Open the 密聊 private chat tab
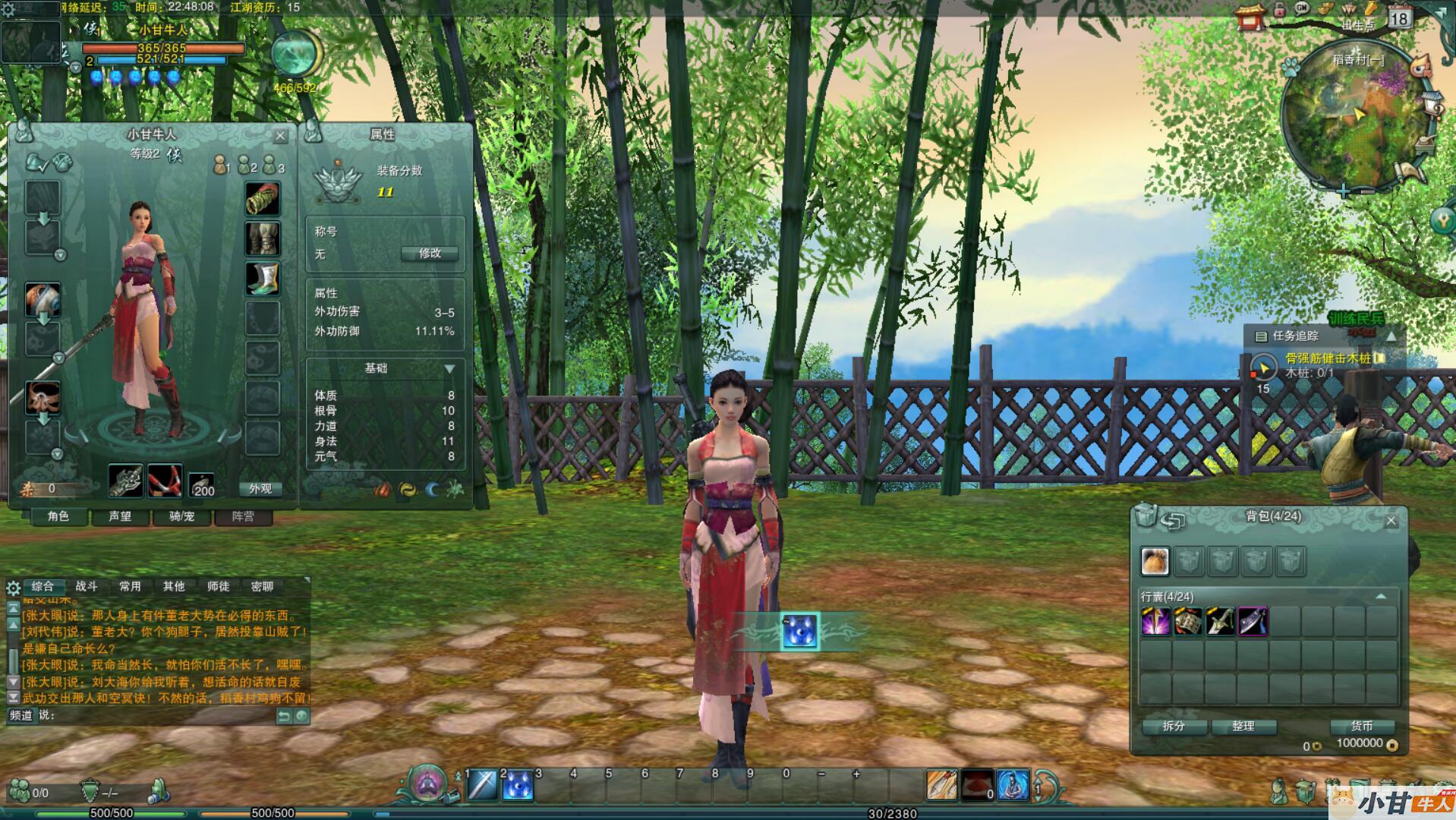 [x=262, y=586]
